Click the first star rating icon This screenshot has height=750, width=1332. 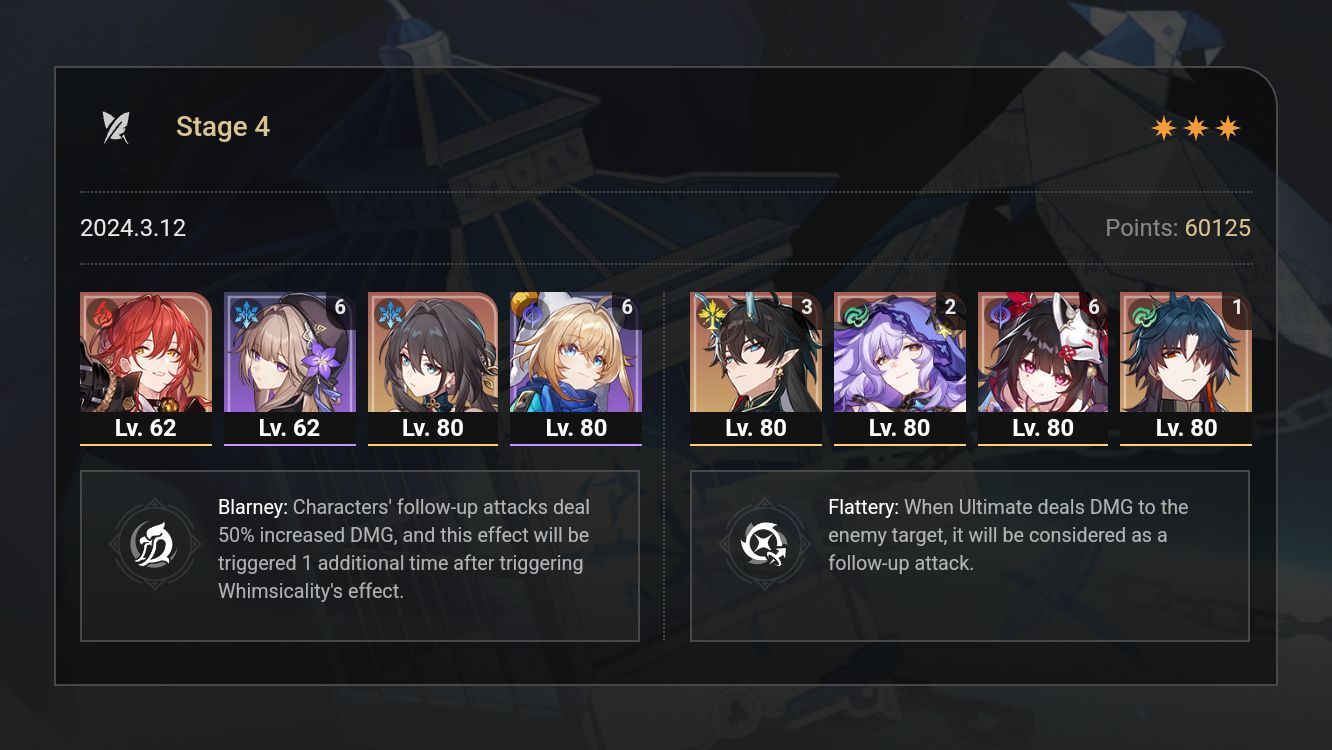point(1166,127)
